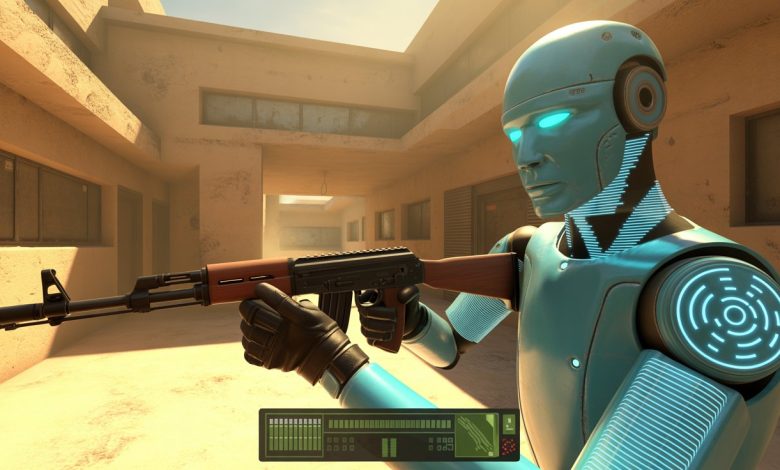The width and height of the screenshot is (780, 470).
Task: Click the green minimap panel in the HUD
Action: 476,435
